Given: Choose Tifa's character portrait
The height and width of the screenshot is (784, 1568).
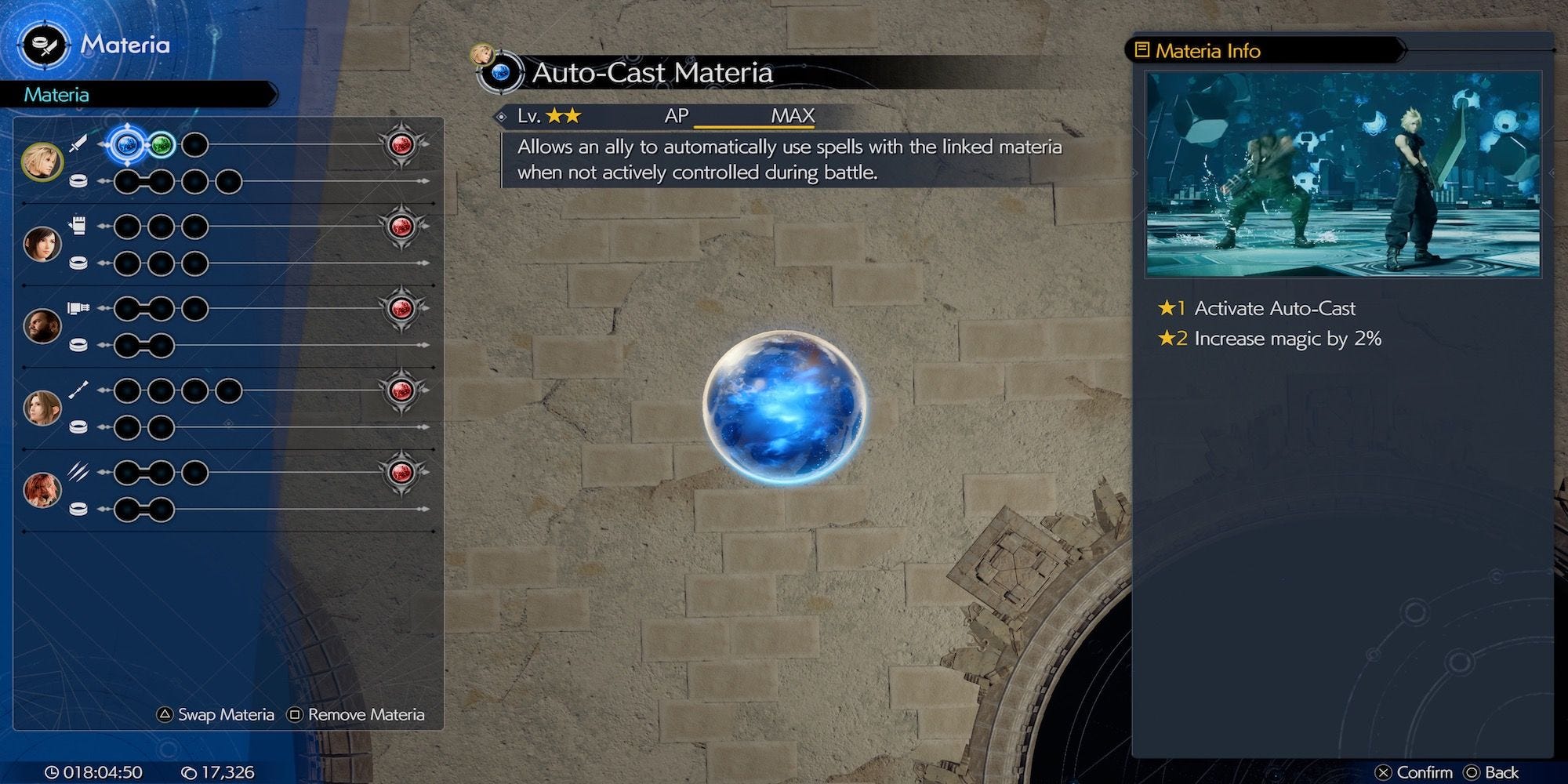Looking at the screenshot, I should [x=42, y=245].
